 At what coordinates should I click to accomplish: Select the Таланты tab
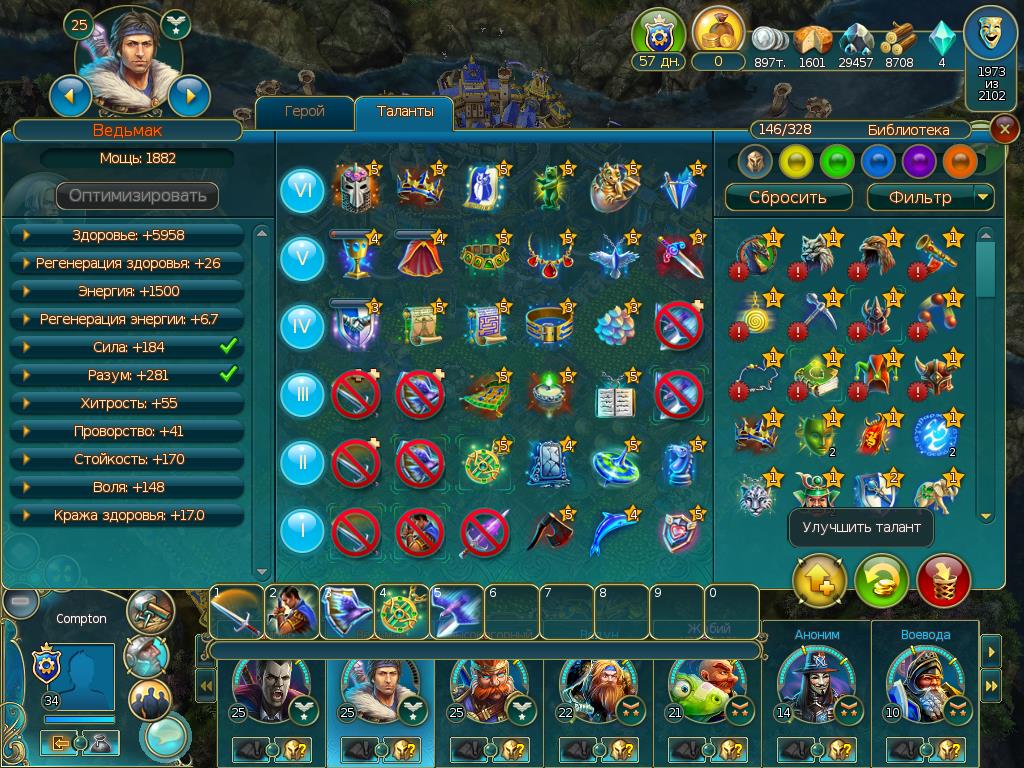pyautogui.click(x=404, y=112)
